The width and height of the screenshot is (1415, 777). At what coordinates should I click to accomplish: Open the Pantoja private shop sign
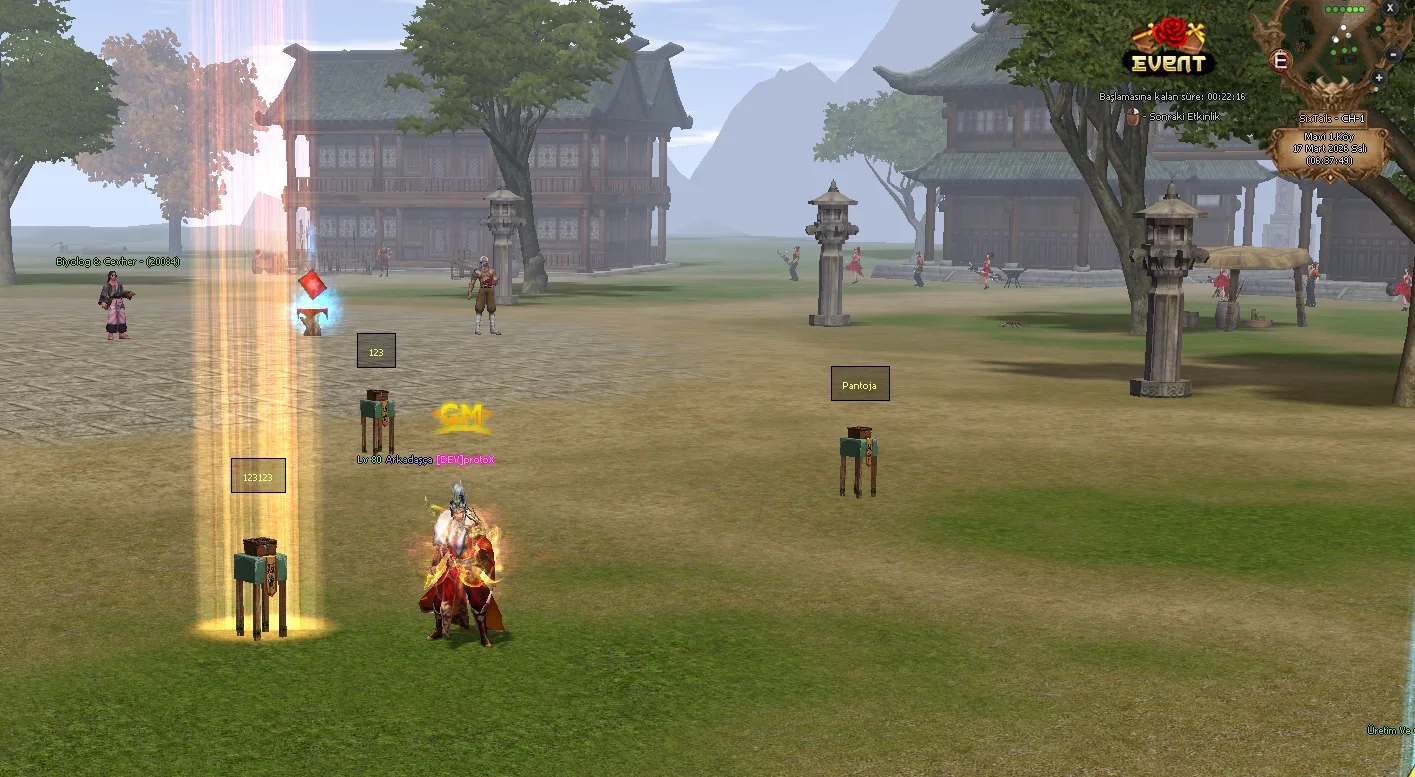(859, 384)
